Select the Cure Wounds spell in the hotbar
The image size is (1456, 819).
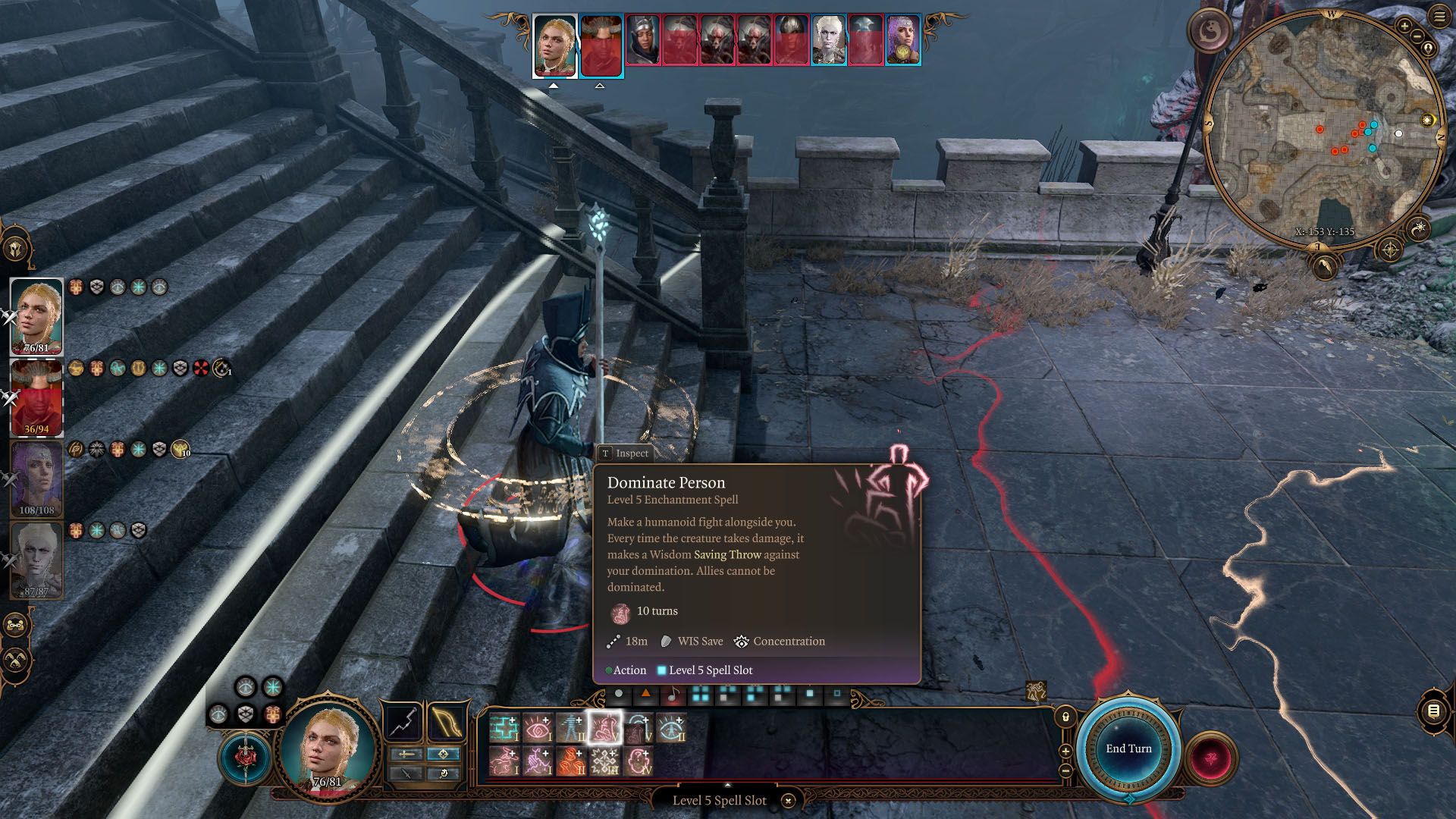coord(504,728)
